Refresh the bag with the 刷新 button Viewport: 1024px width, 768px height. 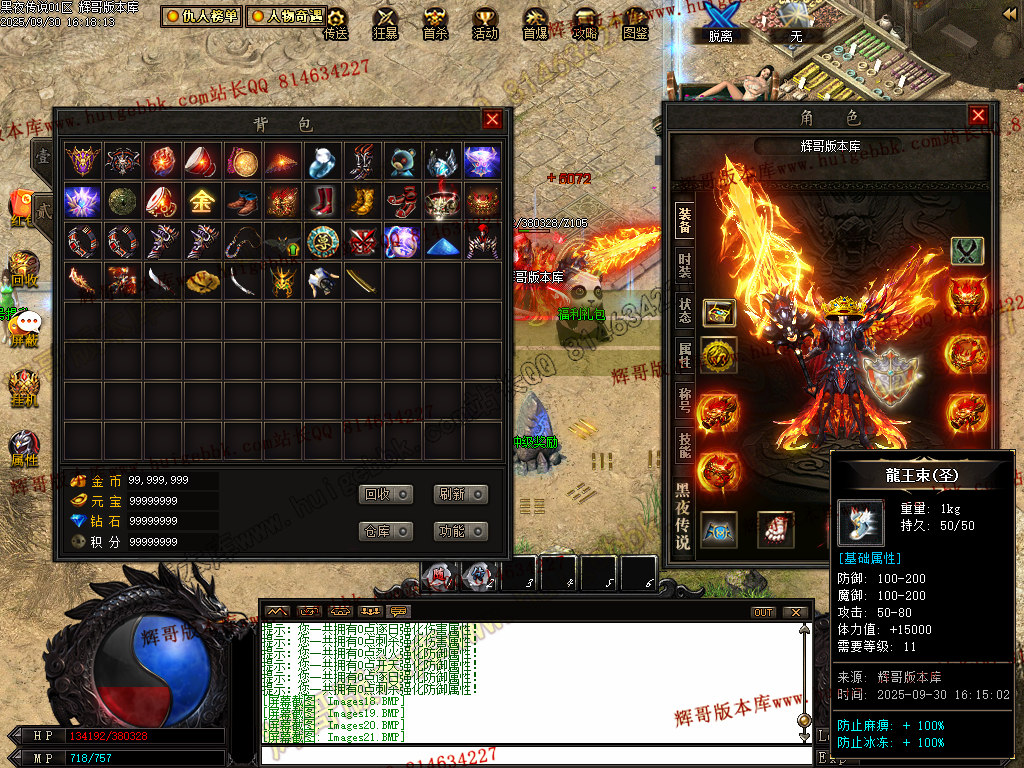461,494
